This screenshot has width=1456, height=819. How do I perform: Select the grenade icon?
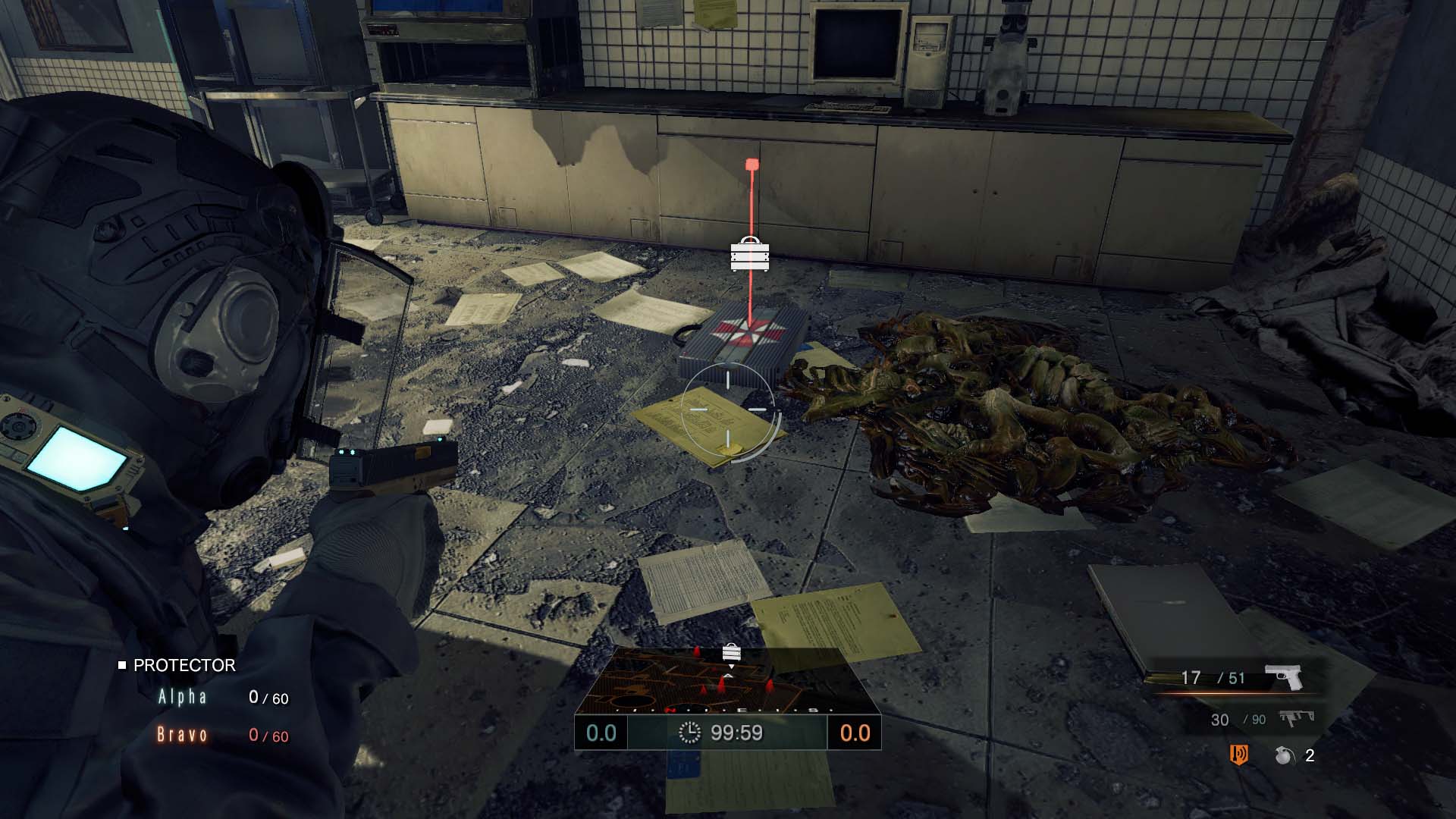tap(1284, 755)
